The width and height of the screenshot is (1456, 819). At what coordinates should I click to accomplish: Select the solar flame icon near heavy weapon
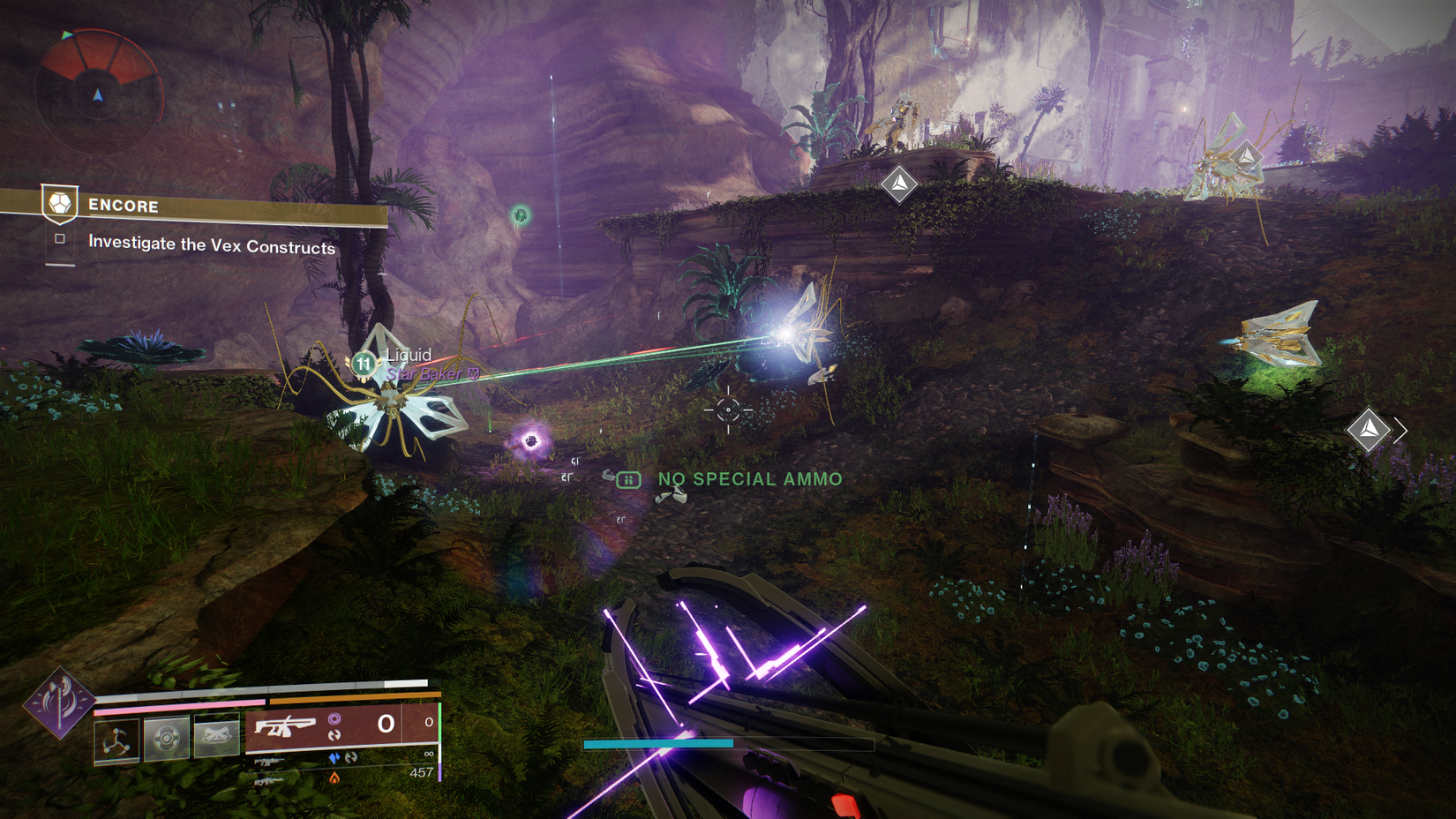[334, 778]
